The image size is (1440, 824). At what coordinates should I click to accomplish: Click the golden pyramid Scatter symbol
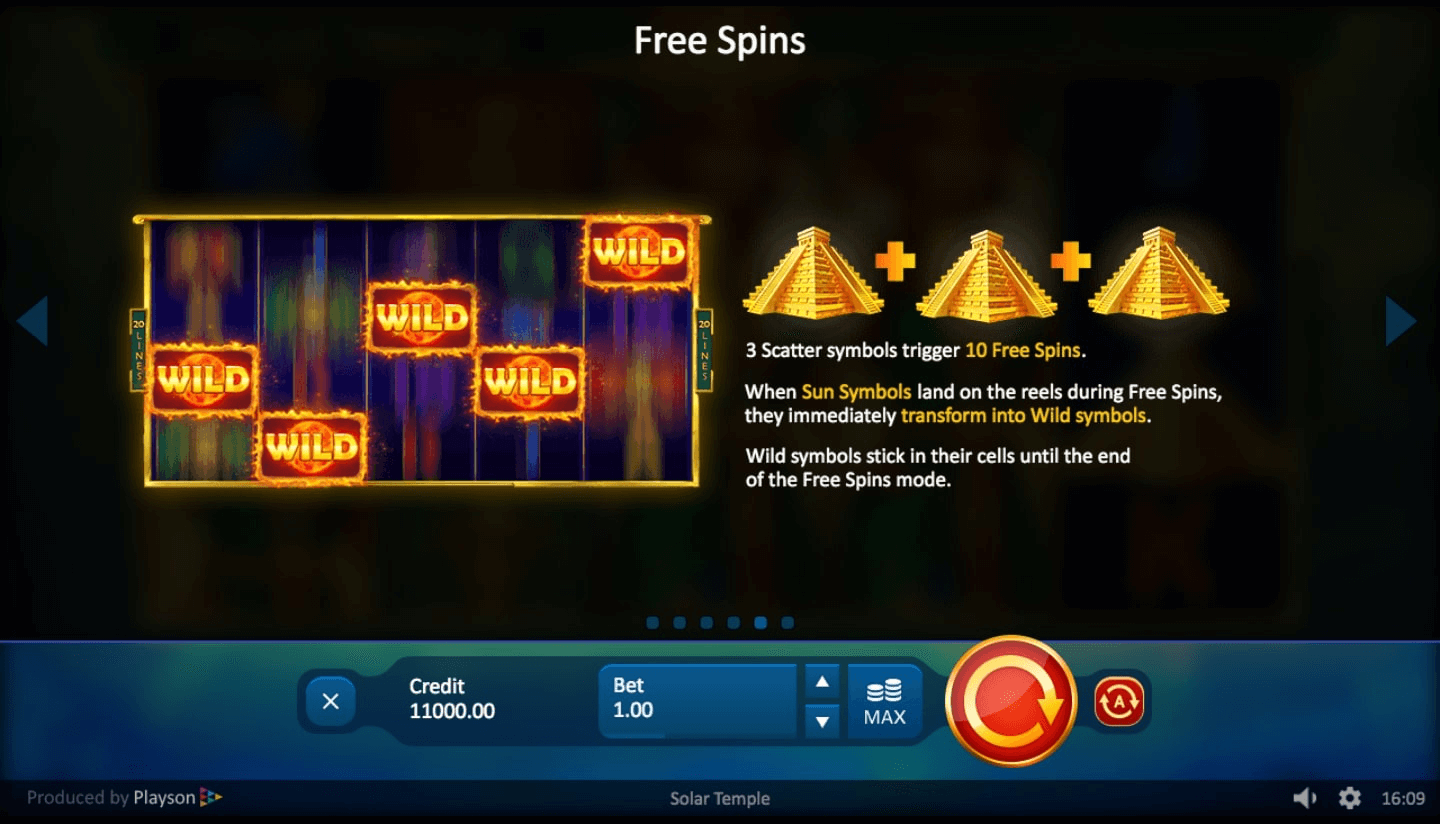point(812,272)
